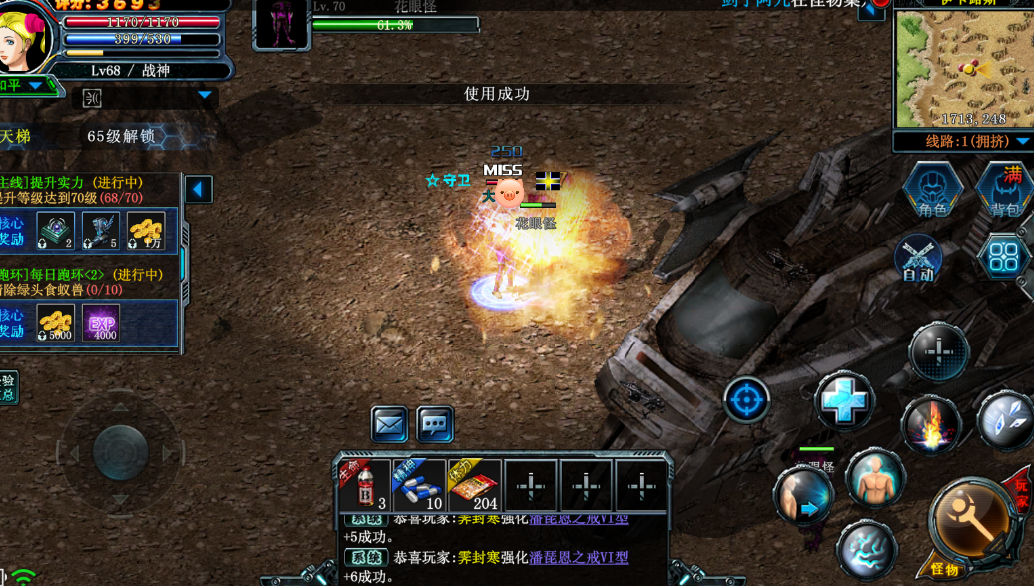Open the four-square grid menu icon

point(1002,257)
